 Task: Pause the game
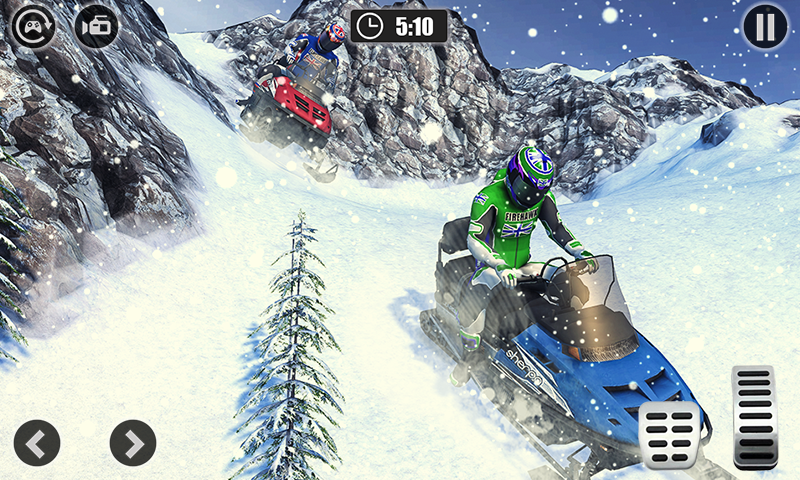[x=765, y=27]
